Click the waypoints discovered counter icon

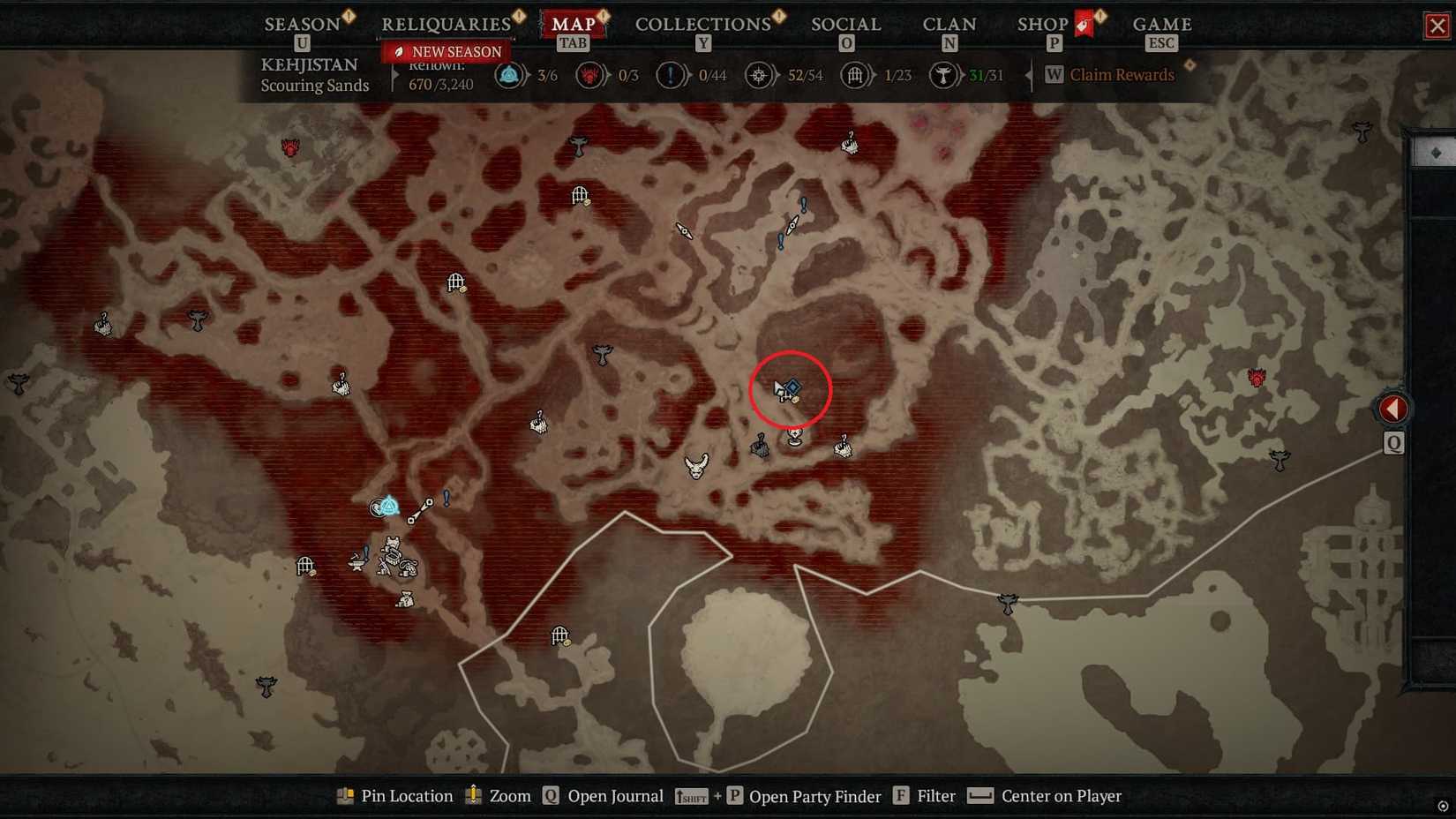(510, 75)
